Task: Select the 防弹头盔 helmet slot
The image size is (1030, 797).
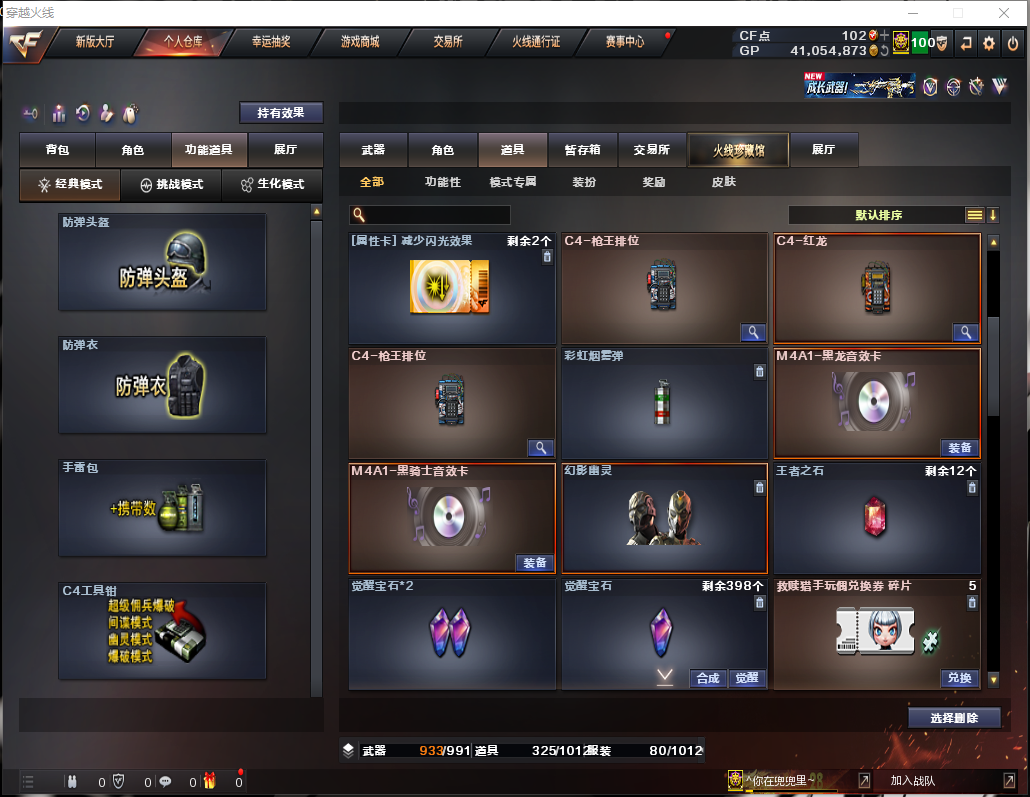Action: (x=162, y=262)
